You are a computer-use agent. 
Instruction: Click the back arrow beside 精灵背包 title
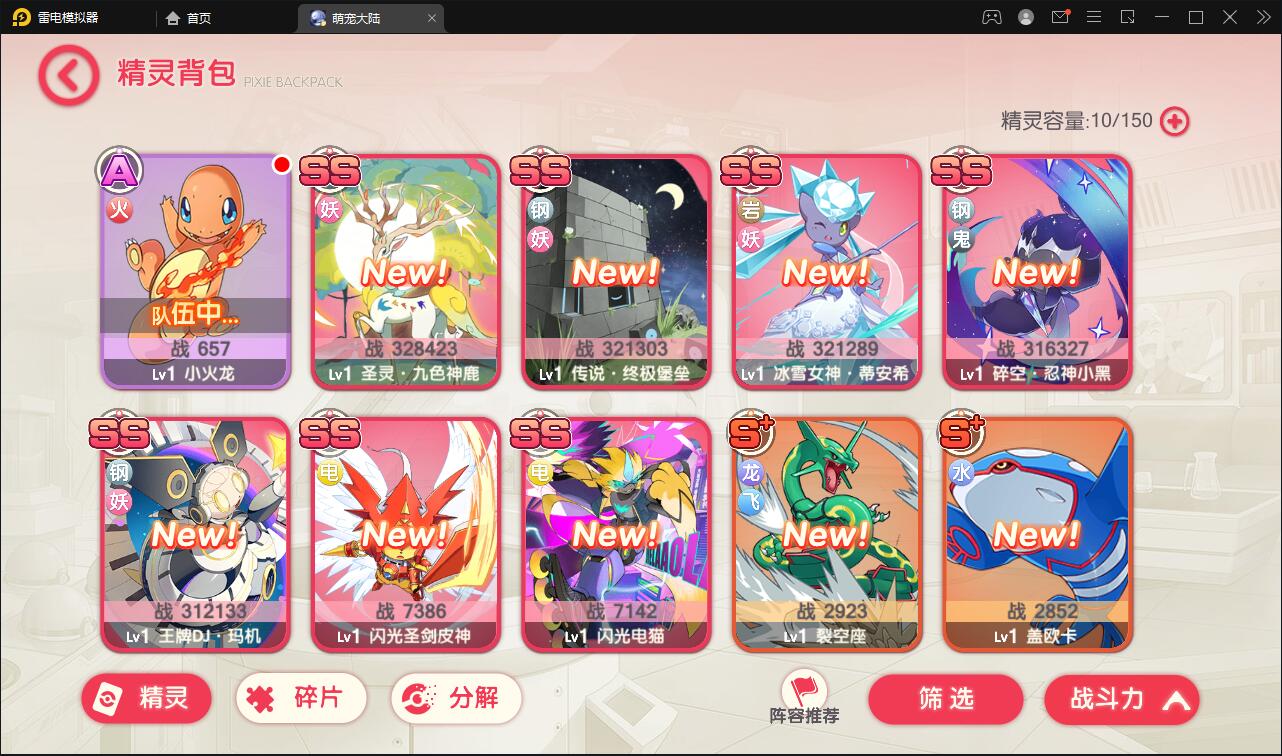click(x=67, y=75)
